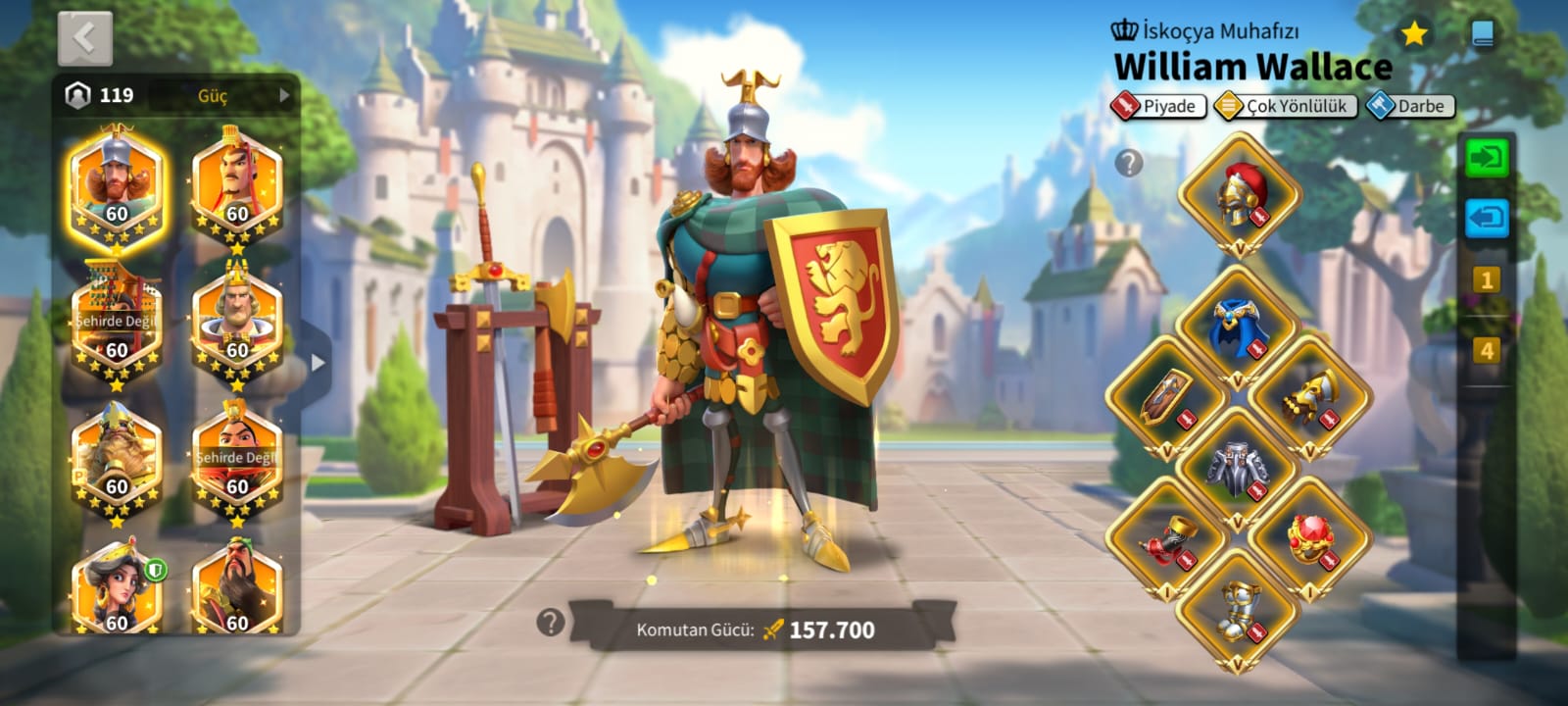
Task: Open the silver chest armor slot
Action: (1238, 467)
